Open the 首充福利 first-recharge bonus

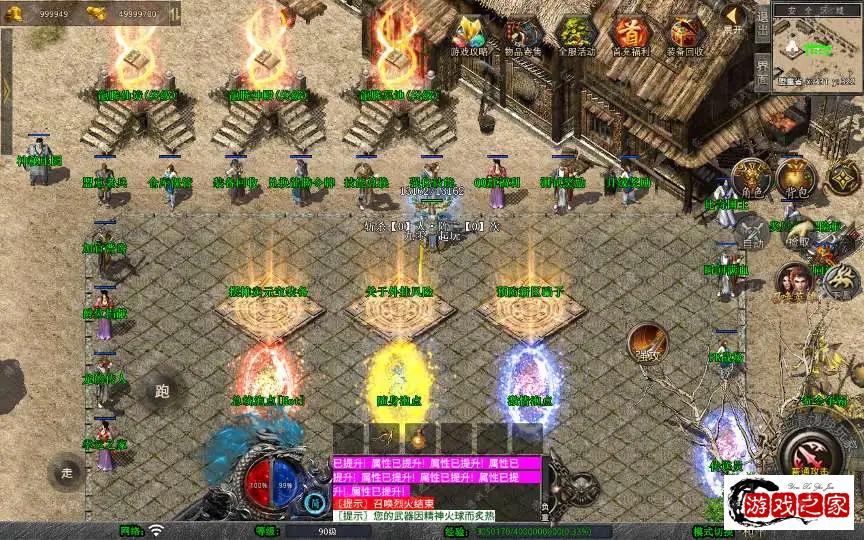click(630, 36)
